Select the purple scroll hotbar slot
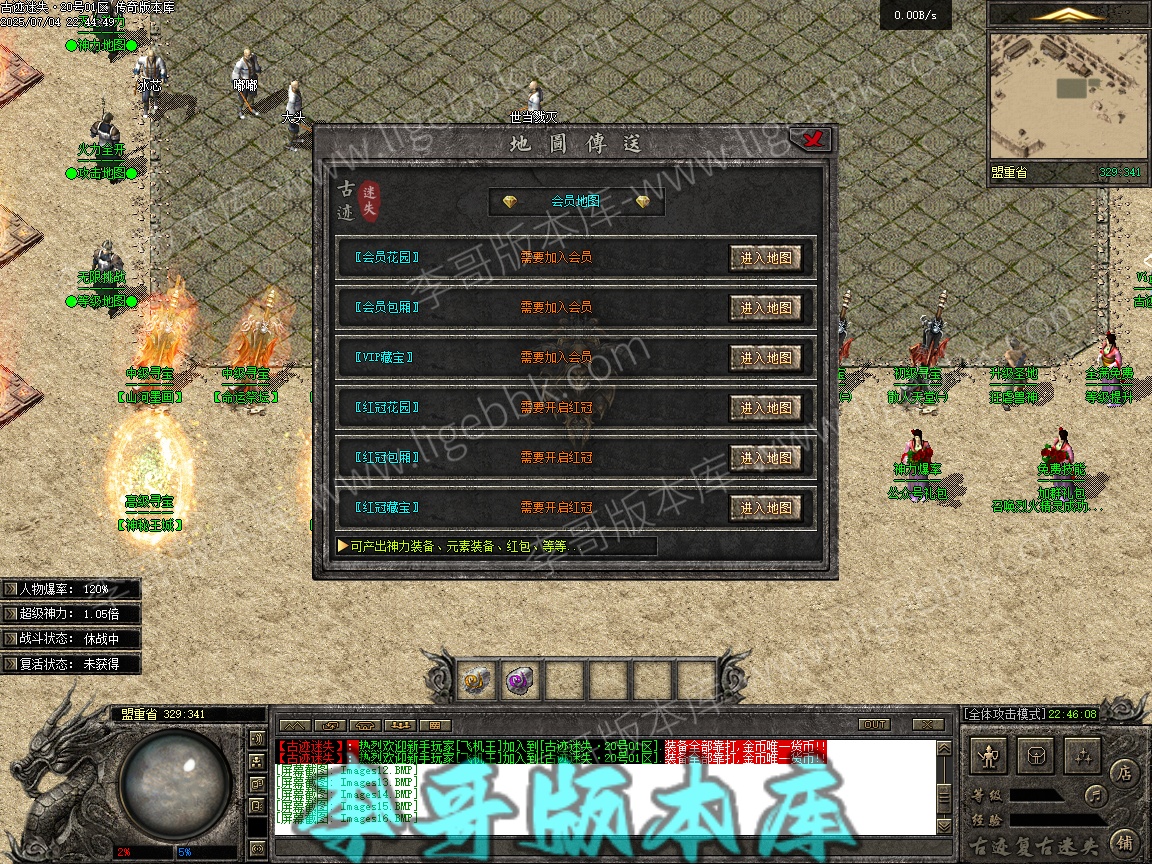Screen dimensions: 1152x864 click(521, 681)
